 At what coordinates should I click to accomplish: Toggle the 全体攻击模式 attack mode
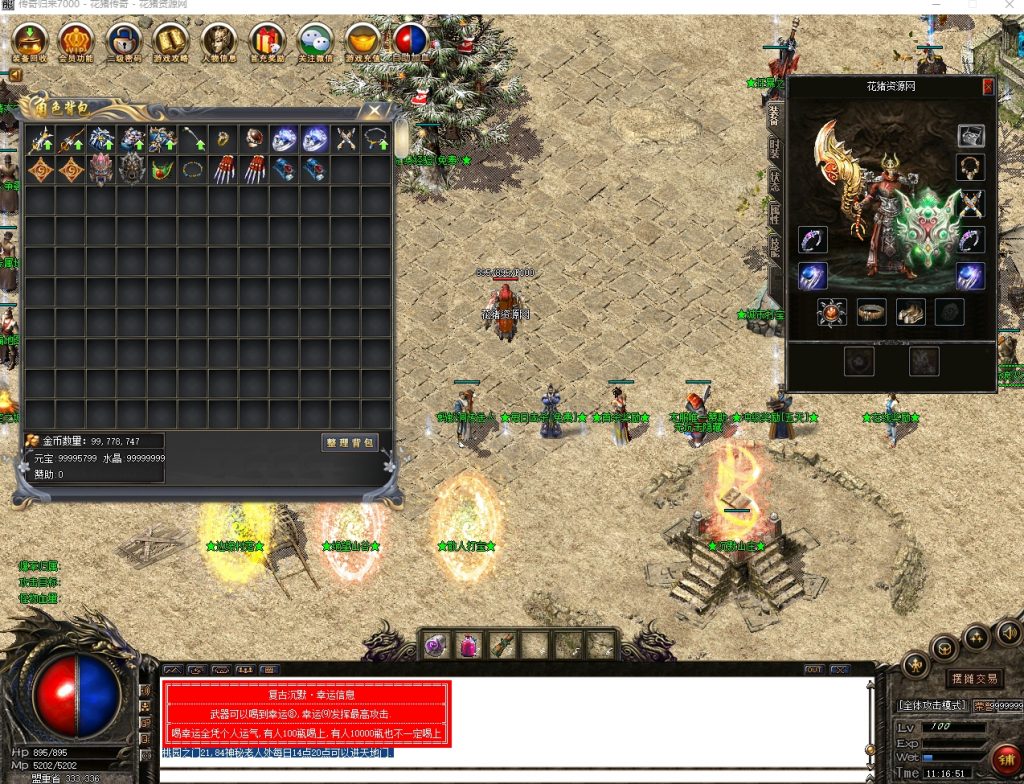(931, 705)
